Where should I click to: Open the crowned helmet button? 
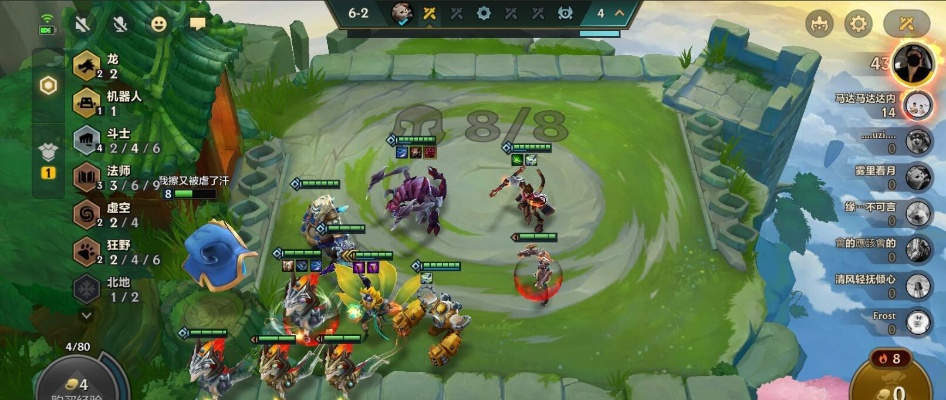point(819,23)
